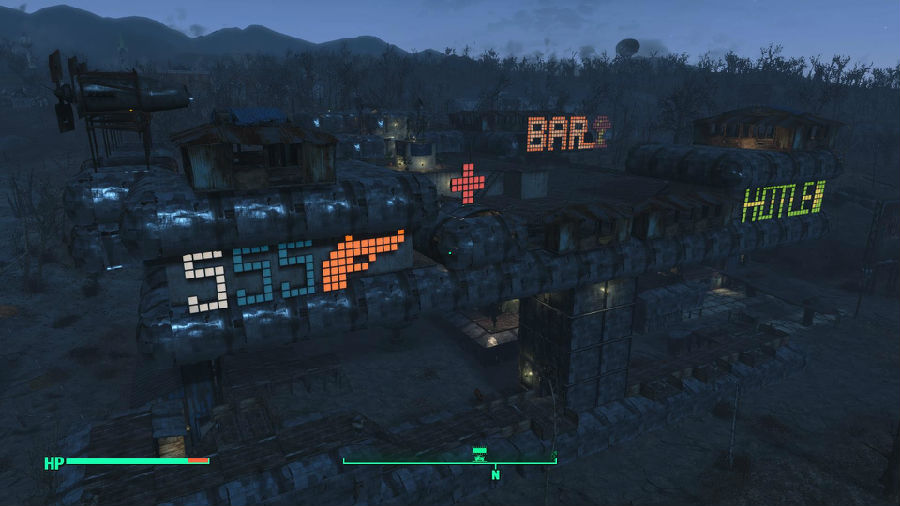The height and width of the screenshot is (506, 900).
Task: Select the compass bar's N heading
Action: coord(494,475)
